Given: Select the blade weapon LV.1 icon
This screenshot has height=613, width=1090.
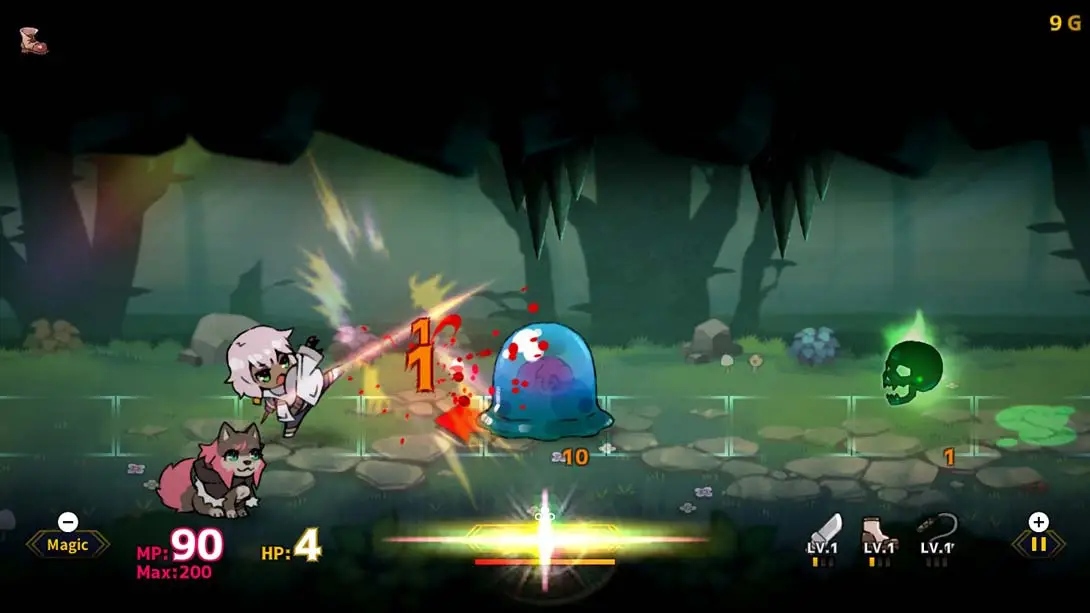Looking at the screenshot, I should pyautogui.click(x=824, y=535).
